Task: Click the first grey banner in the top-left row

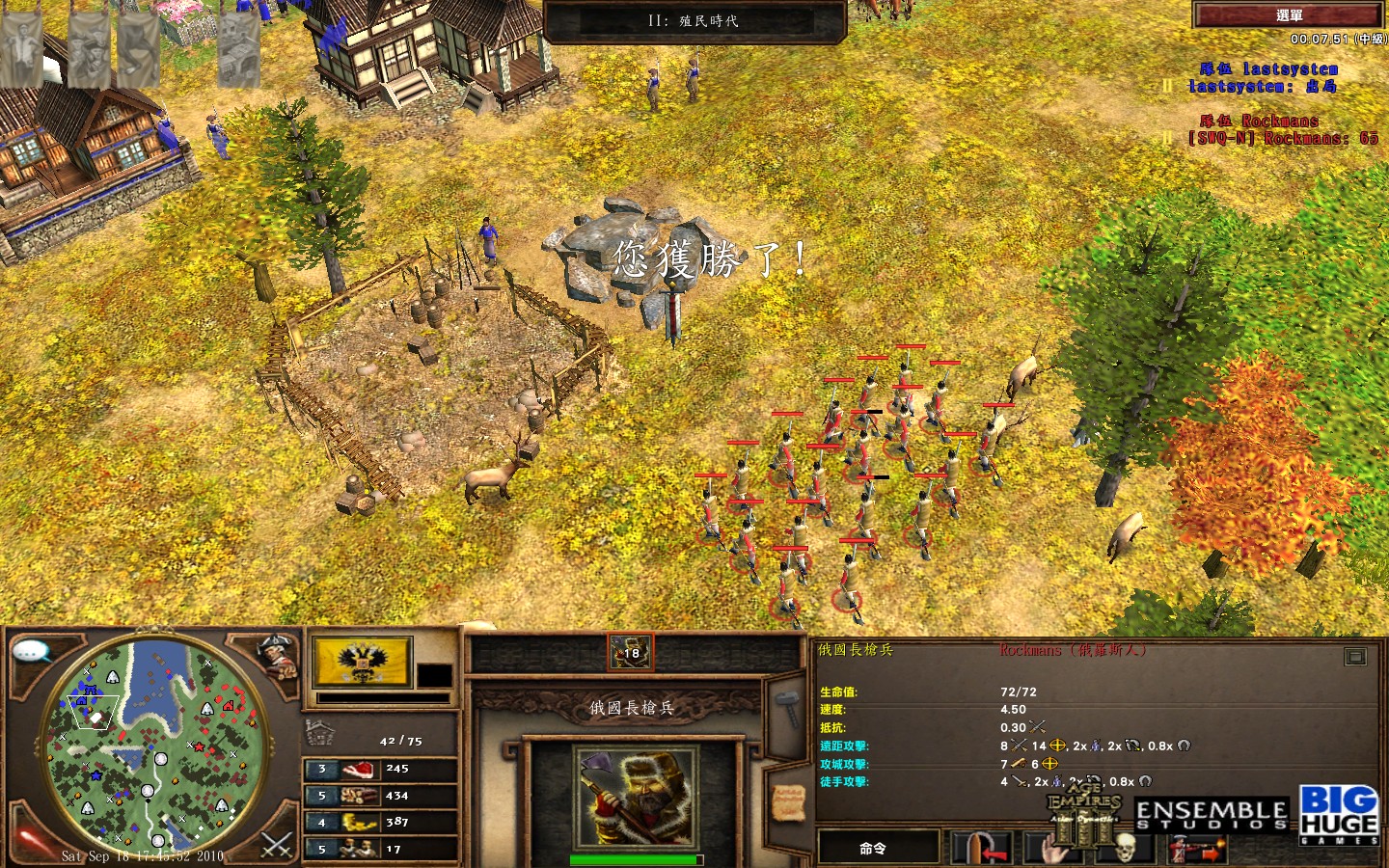Action: tap(21, 48)
